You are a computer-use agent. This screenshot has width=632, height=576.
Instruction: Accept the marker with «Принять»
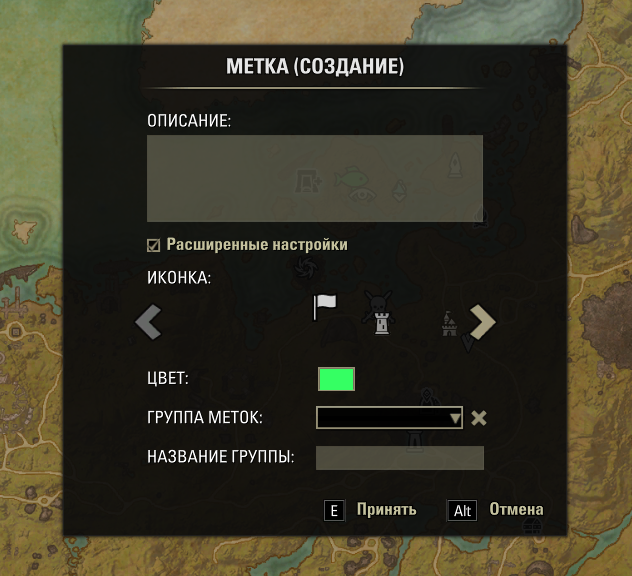[385, 509]
